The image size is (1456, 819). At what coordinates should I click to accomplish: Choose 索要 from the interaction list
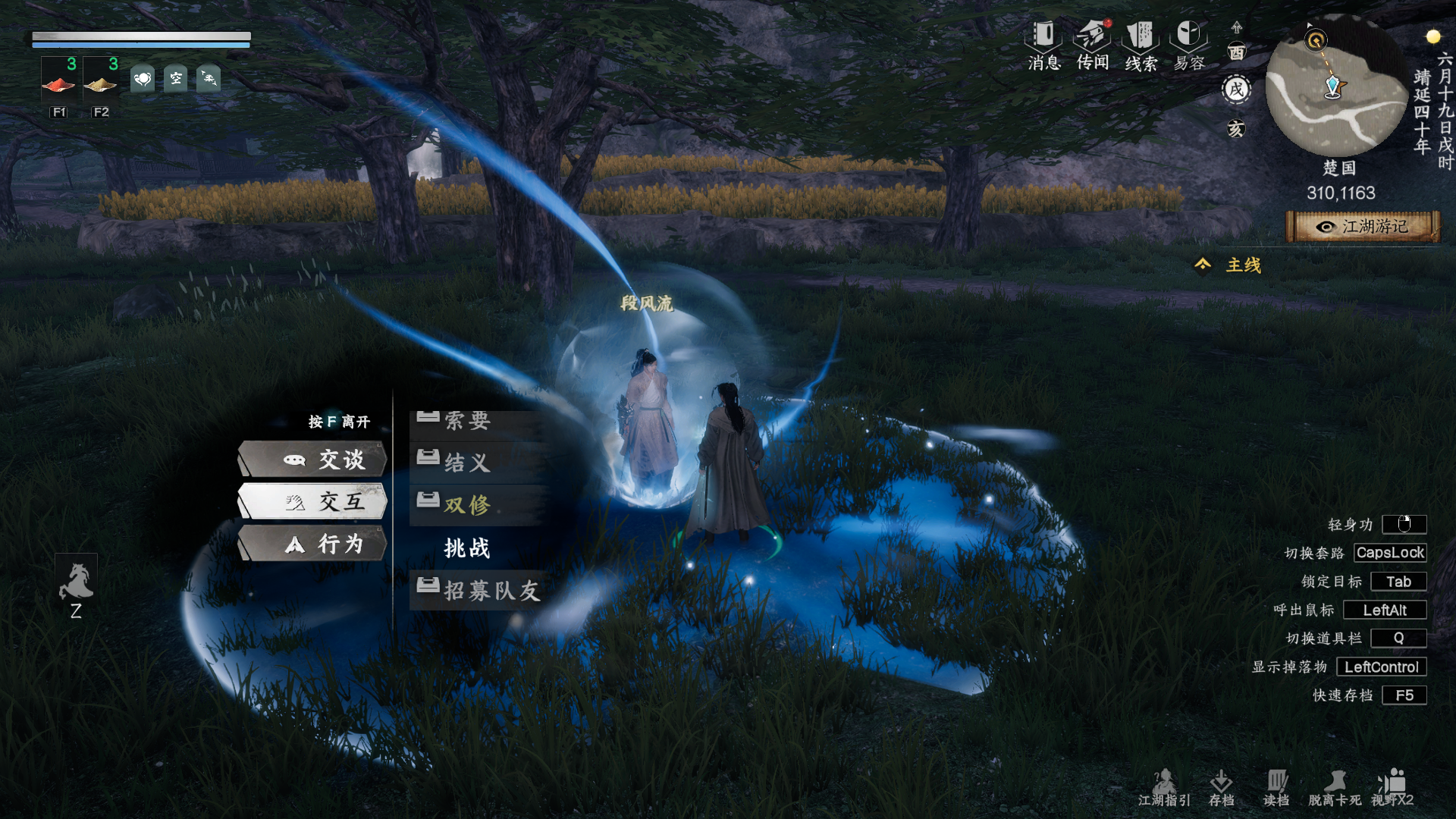467,420
